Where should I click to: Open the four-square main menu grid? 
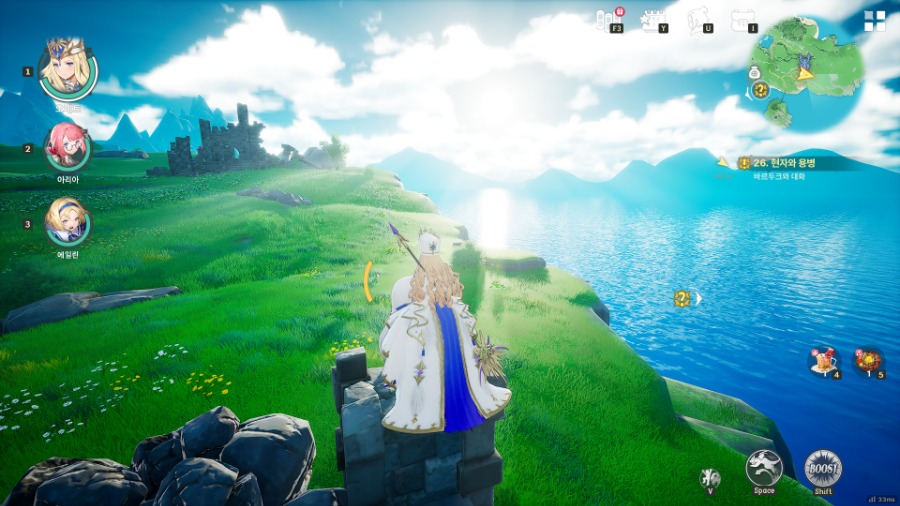pyautogui.click(x=875, y=21)
